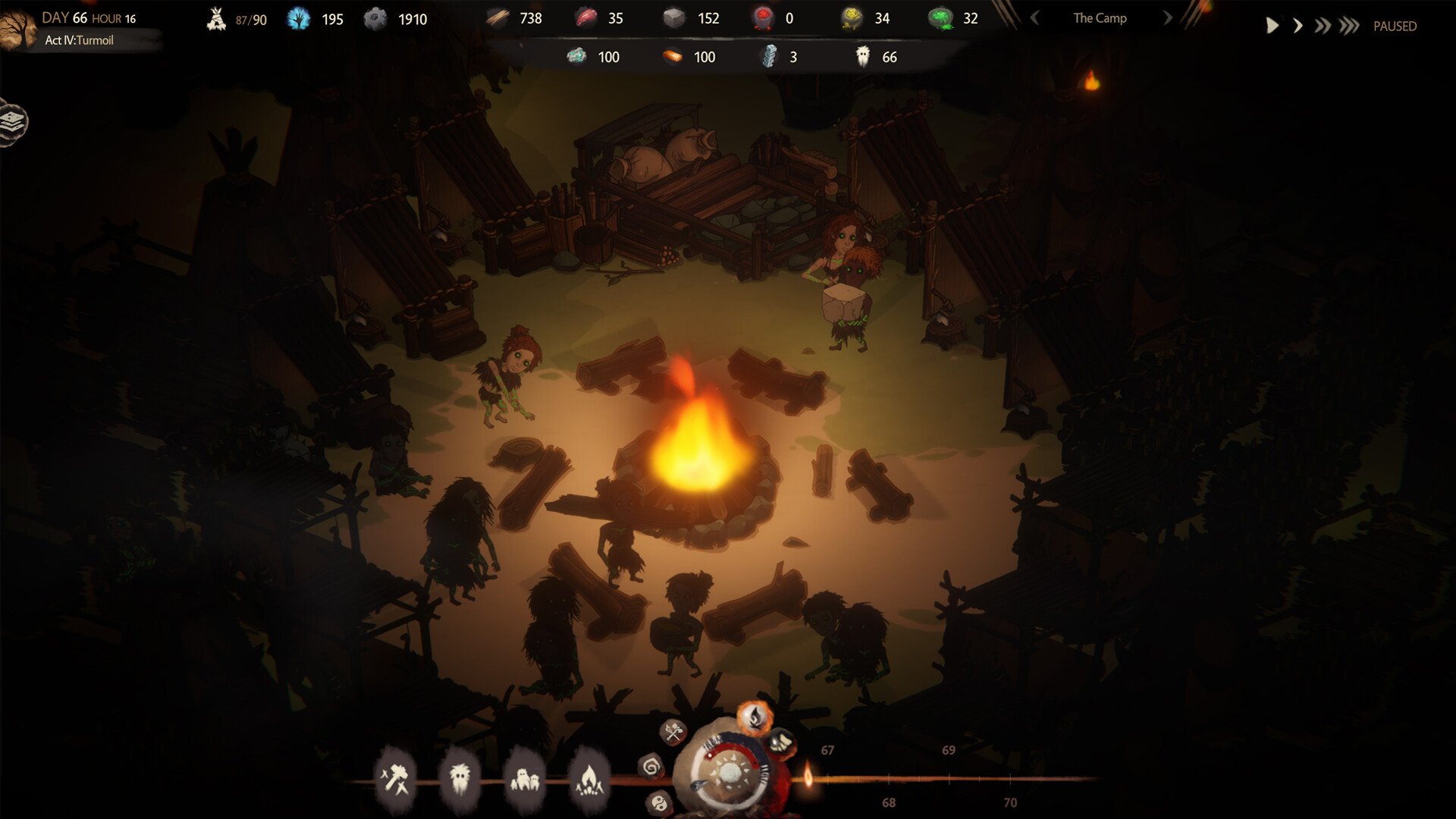This screenshot has height=819, width=1456.
Task: Open the single creature menu icon
Action: [x=460, y=779]
